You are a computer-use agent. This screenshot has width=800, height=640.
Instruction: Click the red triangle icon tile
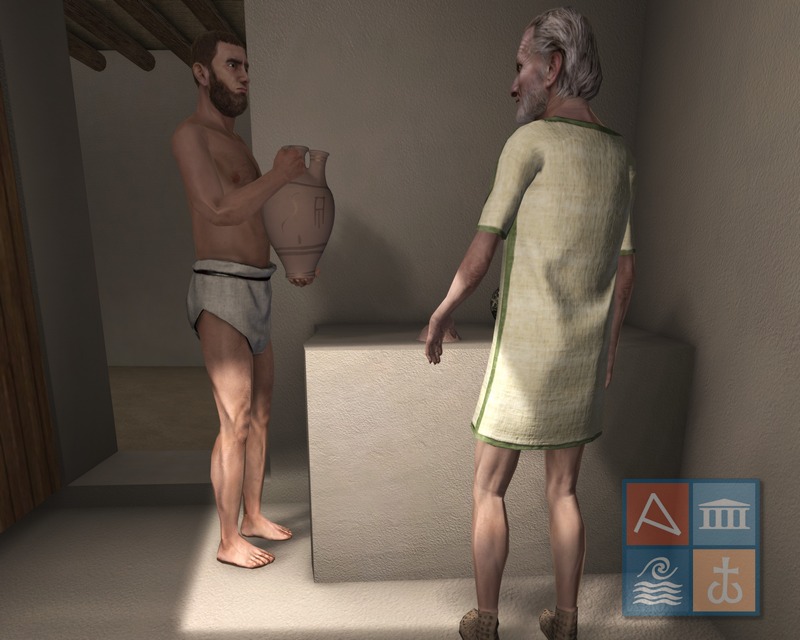658,515
